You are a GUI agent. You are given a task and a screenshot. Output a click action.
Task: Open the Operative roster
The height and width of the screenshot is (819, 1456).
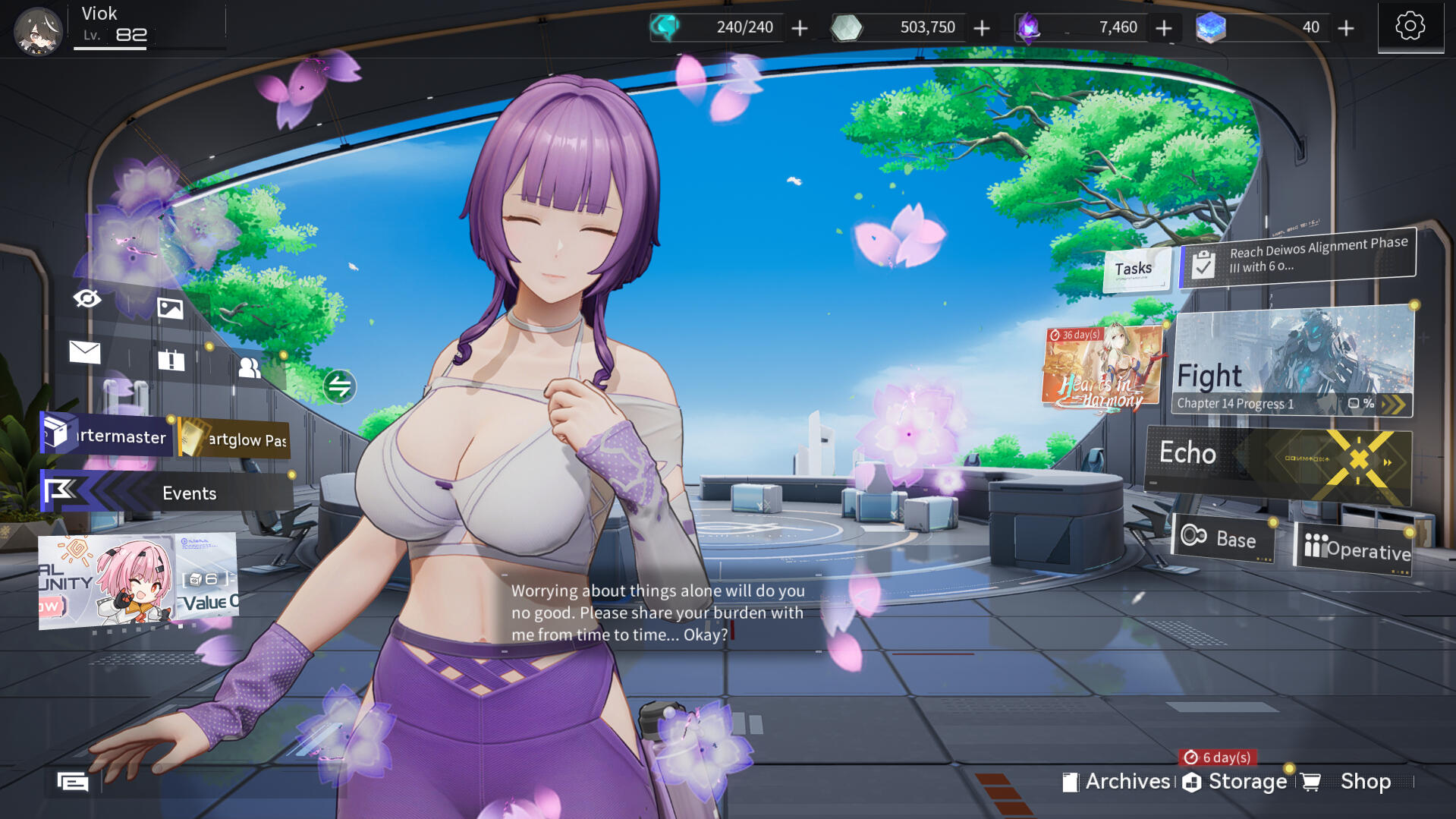1355,548
